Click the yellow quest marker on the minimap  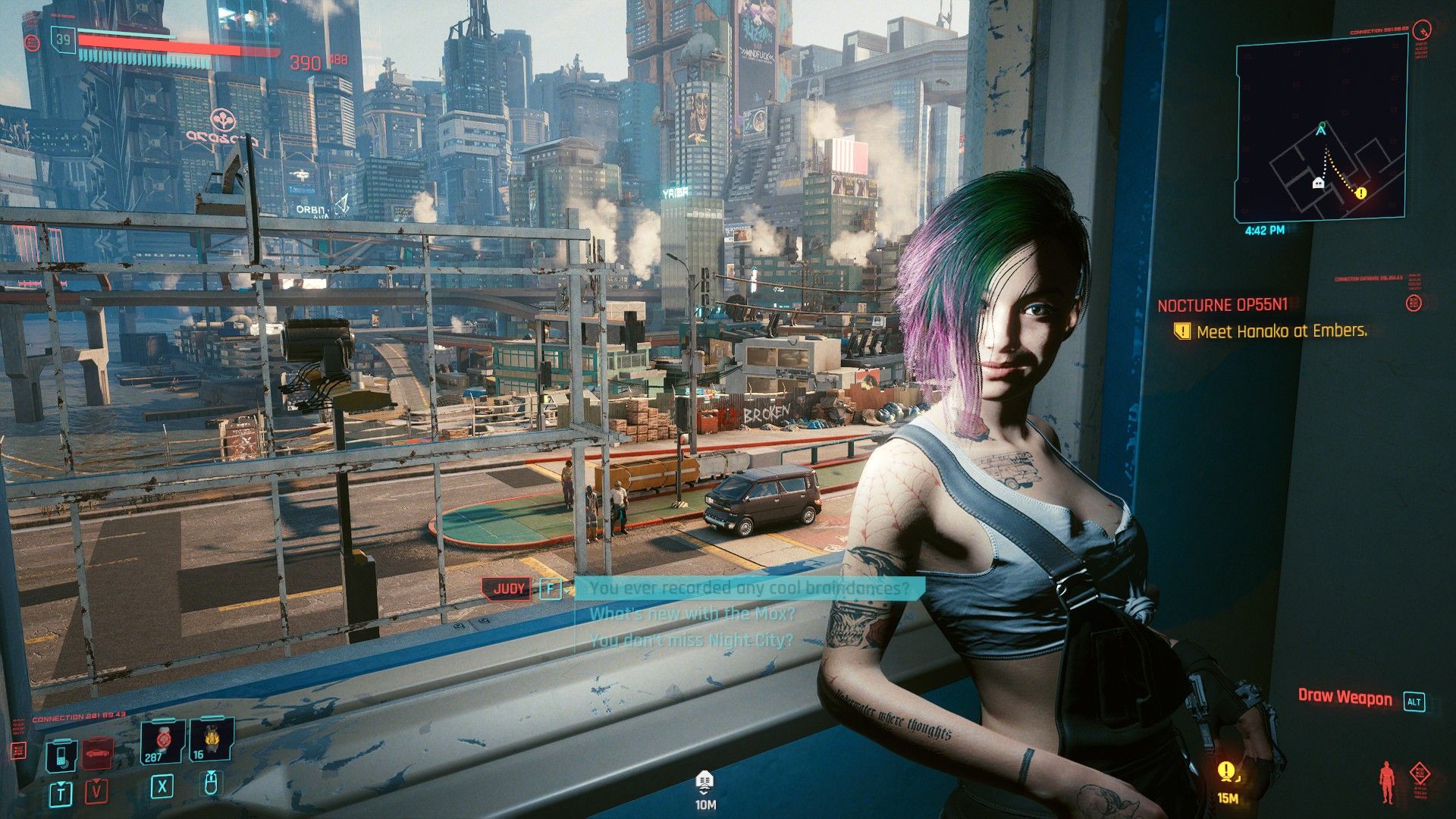coord(1360,193)
